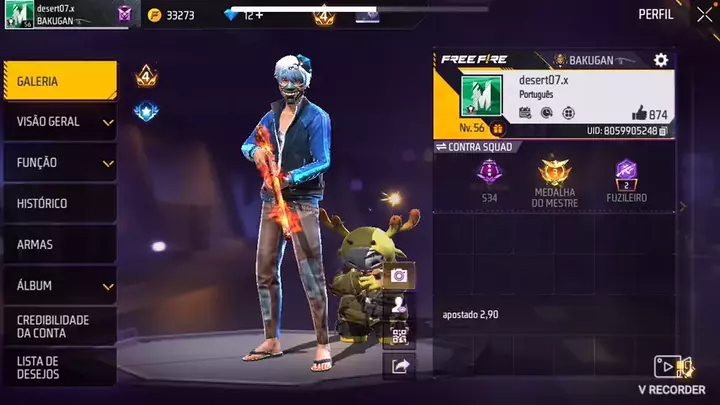Add diamonds with the plus button
The image size is (720, 405).
[259, 15]
